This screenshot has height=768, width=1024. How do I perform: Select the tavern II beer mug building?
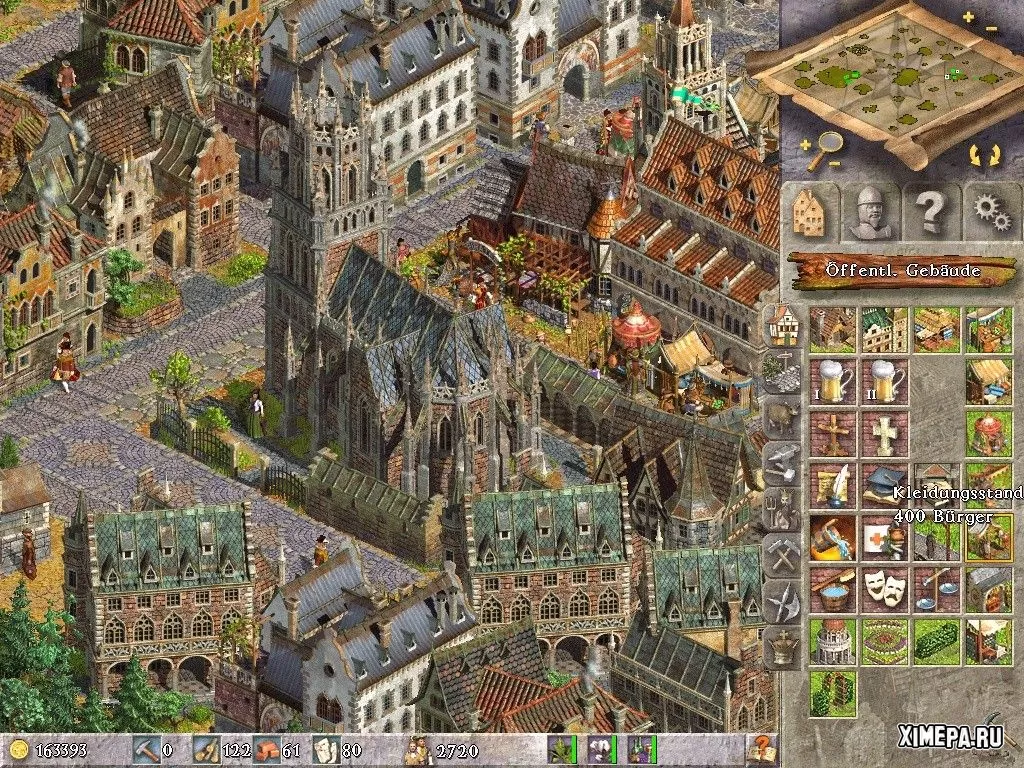[884, 382]
